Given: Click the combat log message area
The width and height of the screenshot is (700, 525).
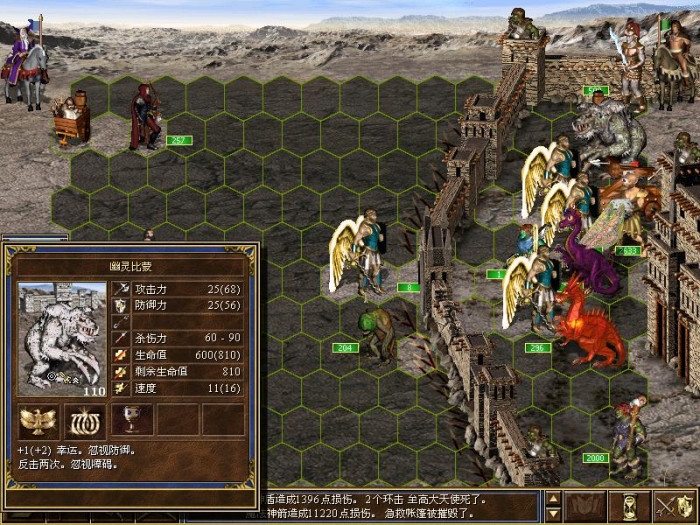Looking at the screenshot, I should pos(400,506).
